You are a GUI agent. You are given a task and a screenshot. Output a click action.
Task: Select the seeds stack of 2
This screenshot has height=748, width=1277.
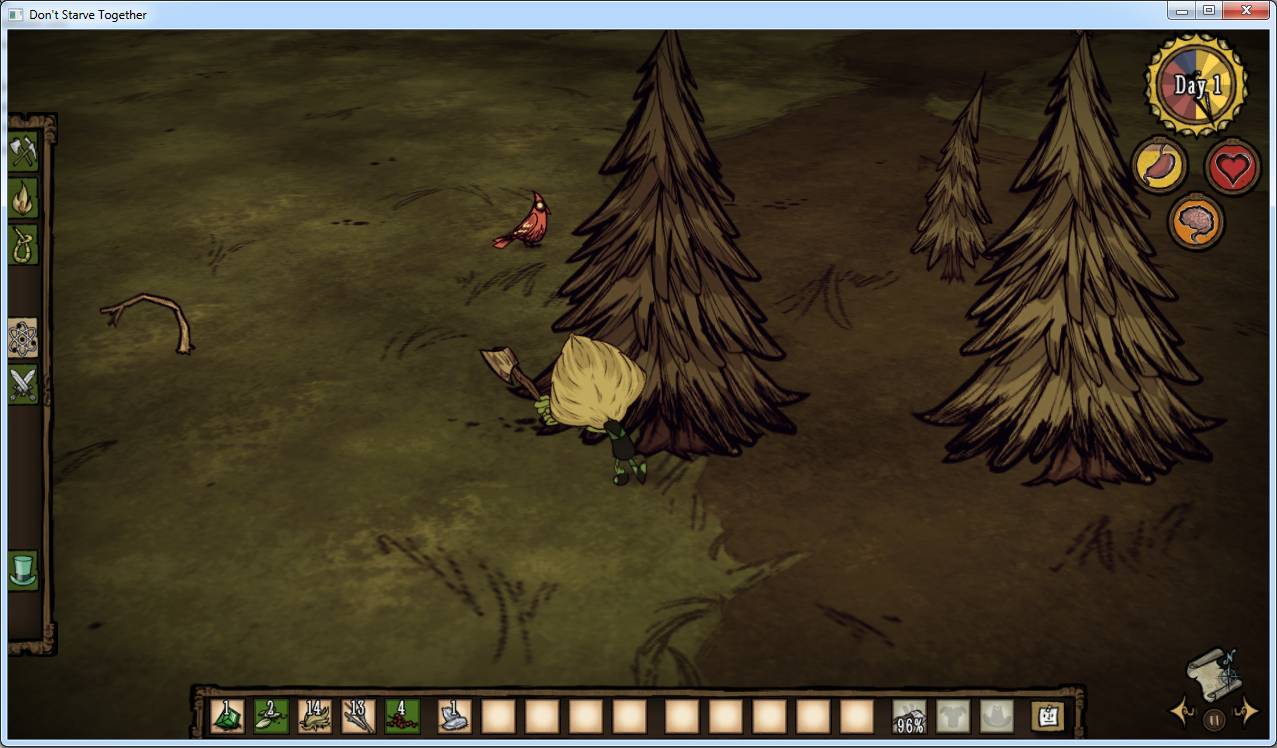pos(271,716)
